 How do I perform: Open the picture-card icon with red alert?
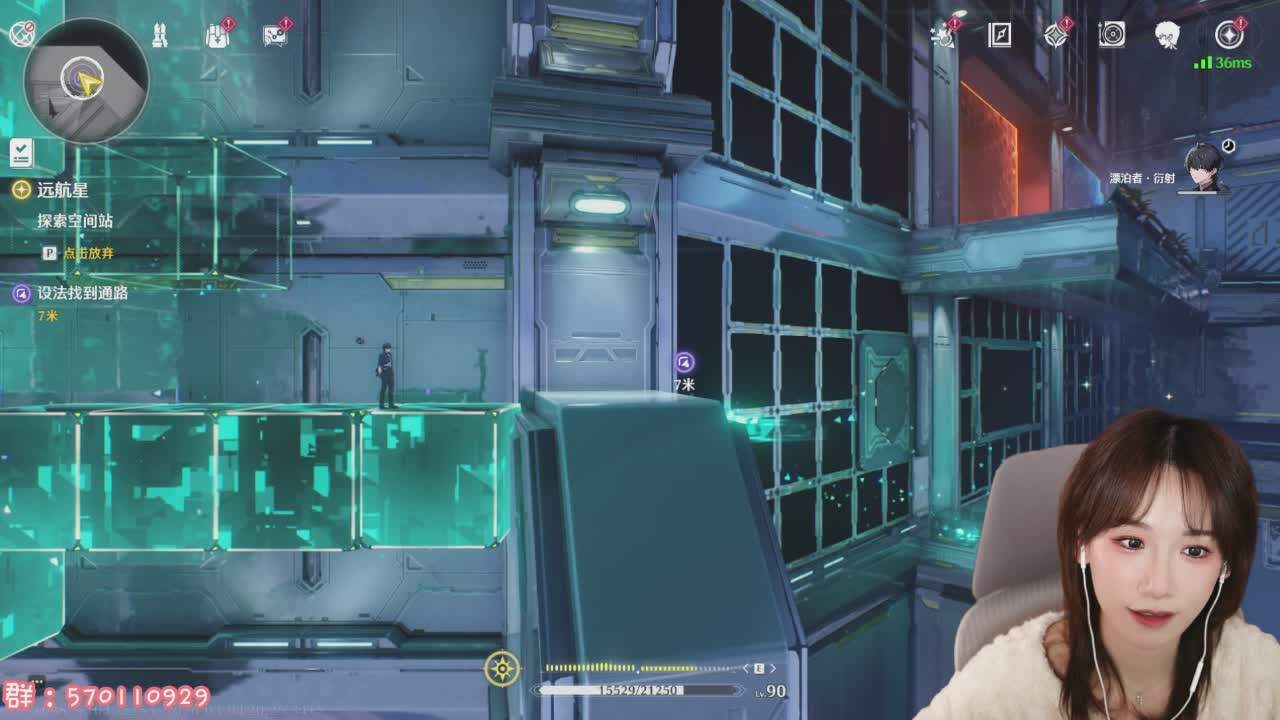275,35
